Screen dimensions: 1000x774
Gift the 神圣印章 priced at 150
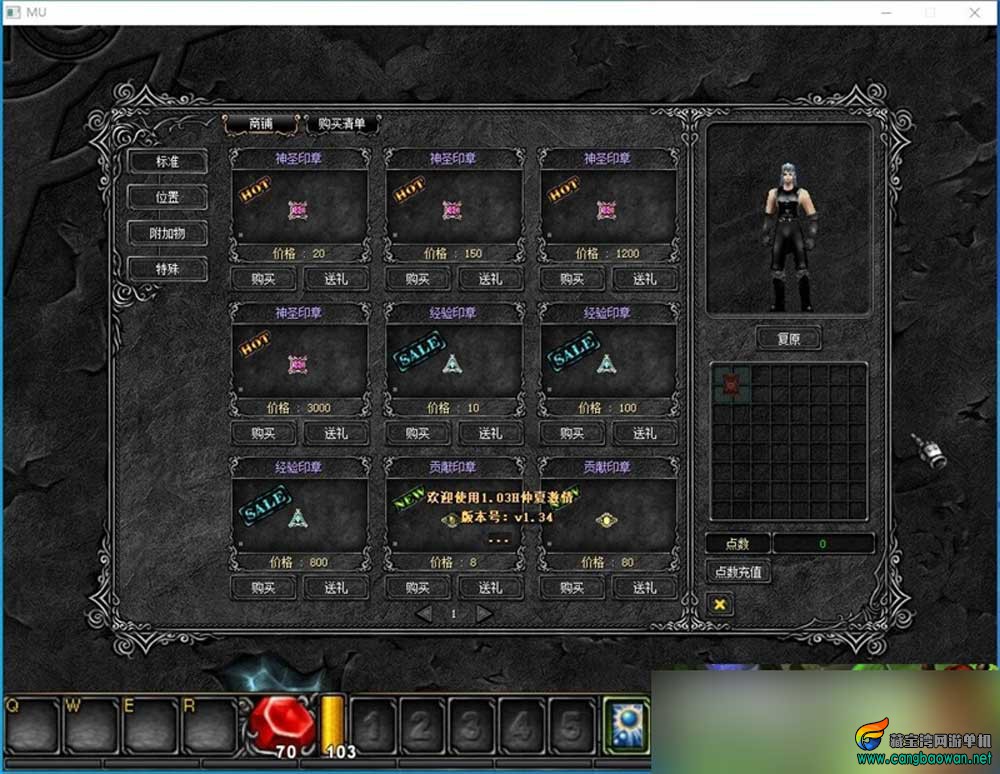[x=490, y=279]
